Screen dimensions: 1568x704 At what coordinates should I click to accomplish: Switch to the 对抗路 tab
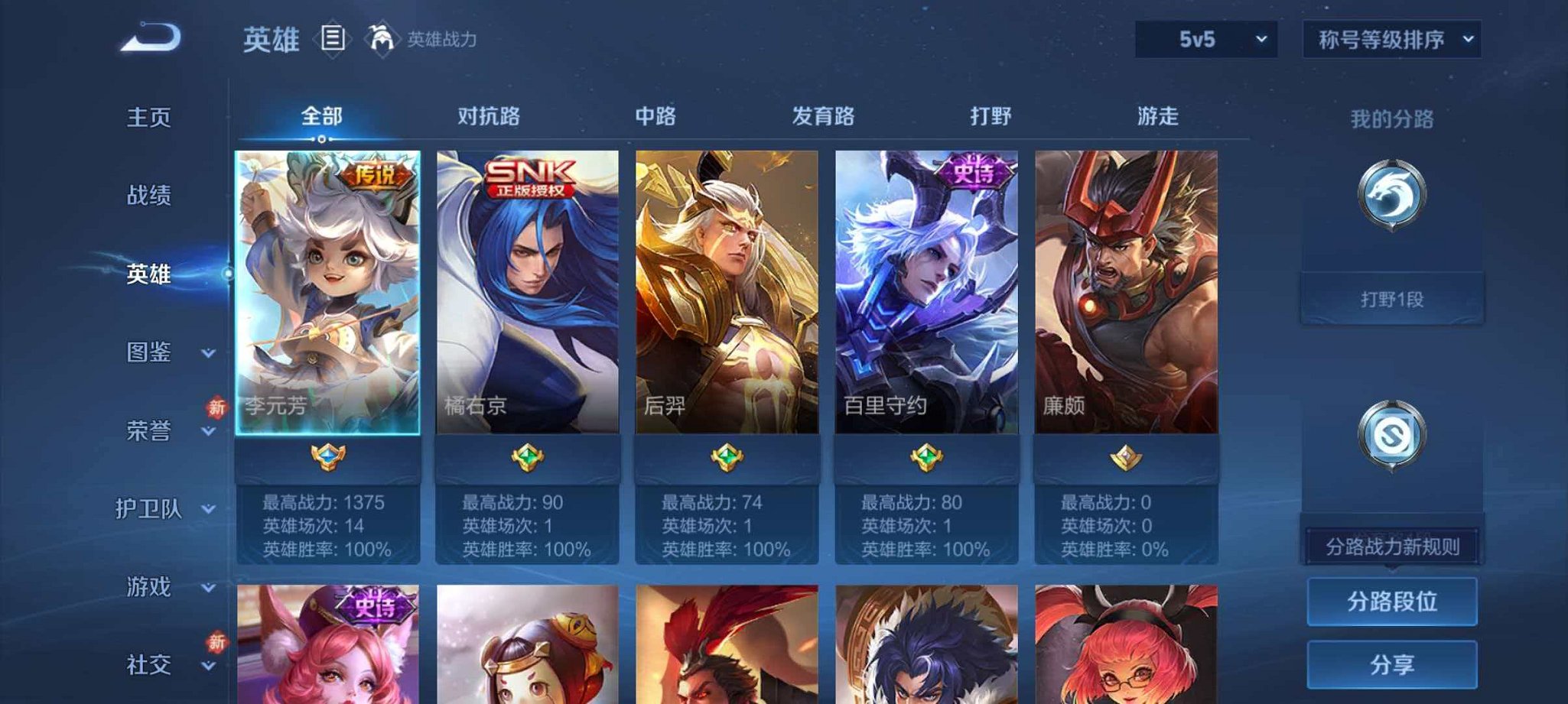489,117
